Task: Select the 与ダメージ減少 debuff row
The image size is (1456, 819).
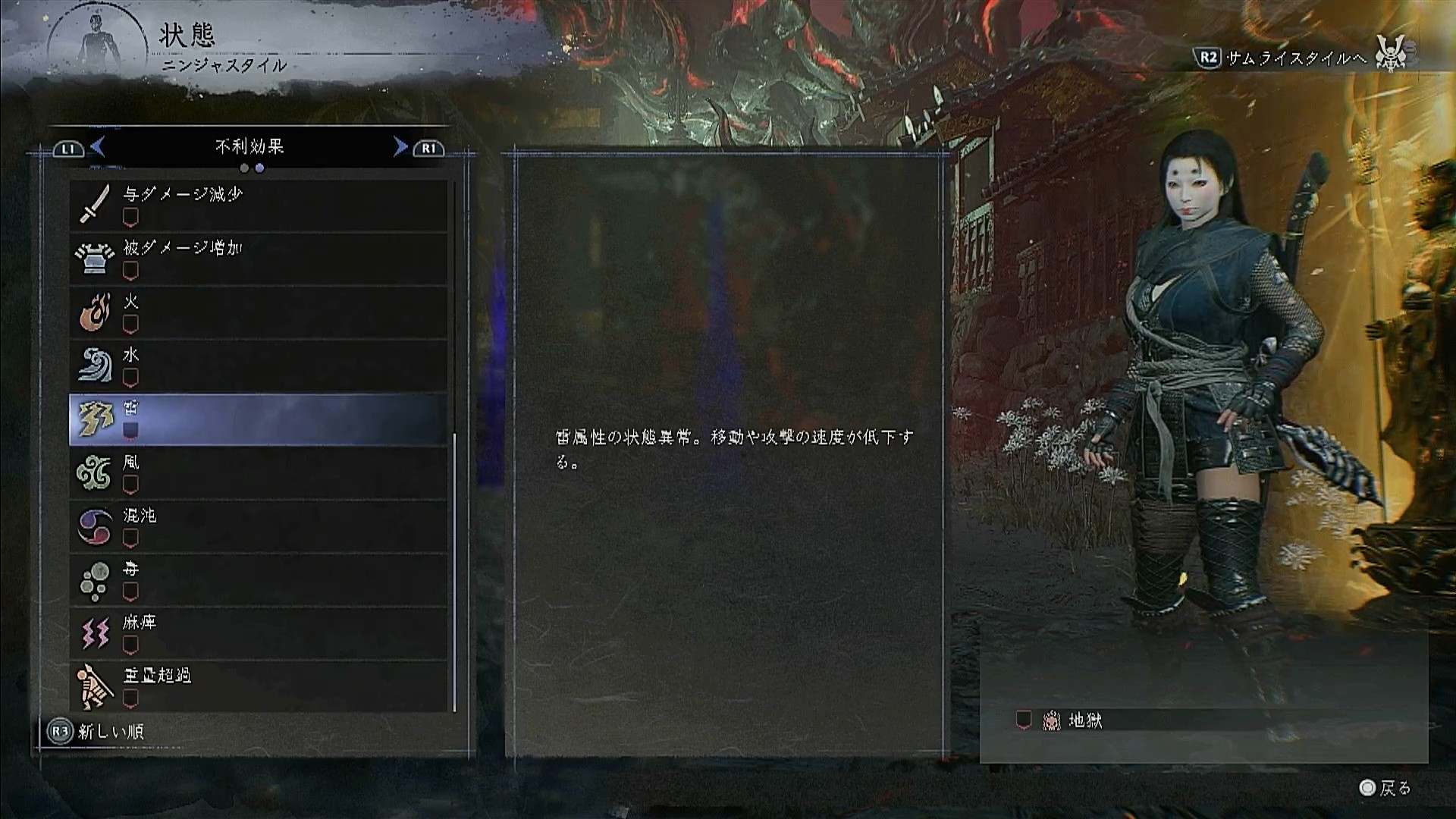Action: tap(258, 205)
